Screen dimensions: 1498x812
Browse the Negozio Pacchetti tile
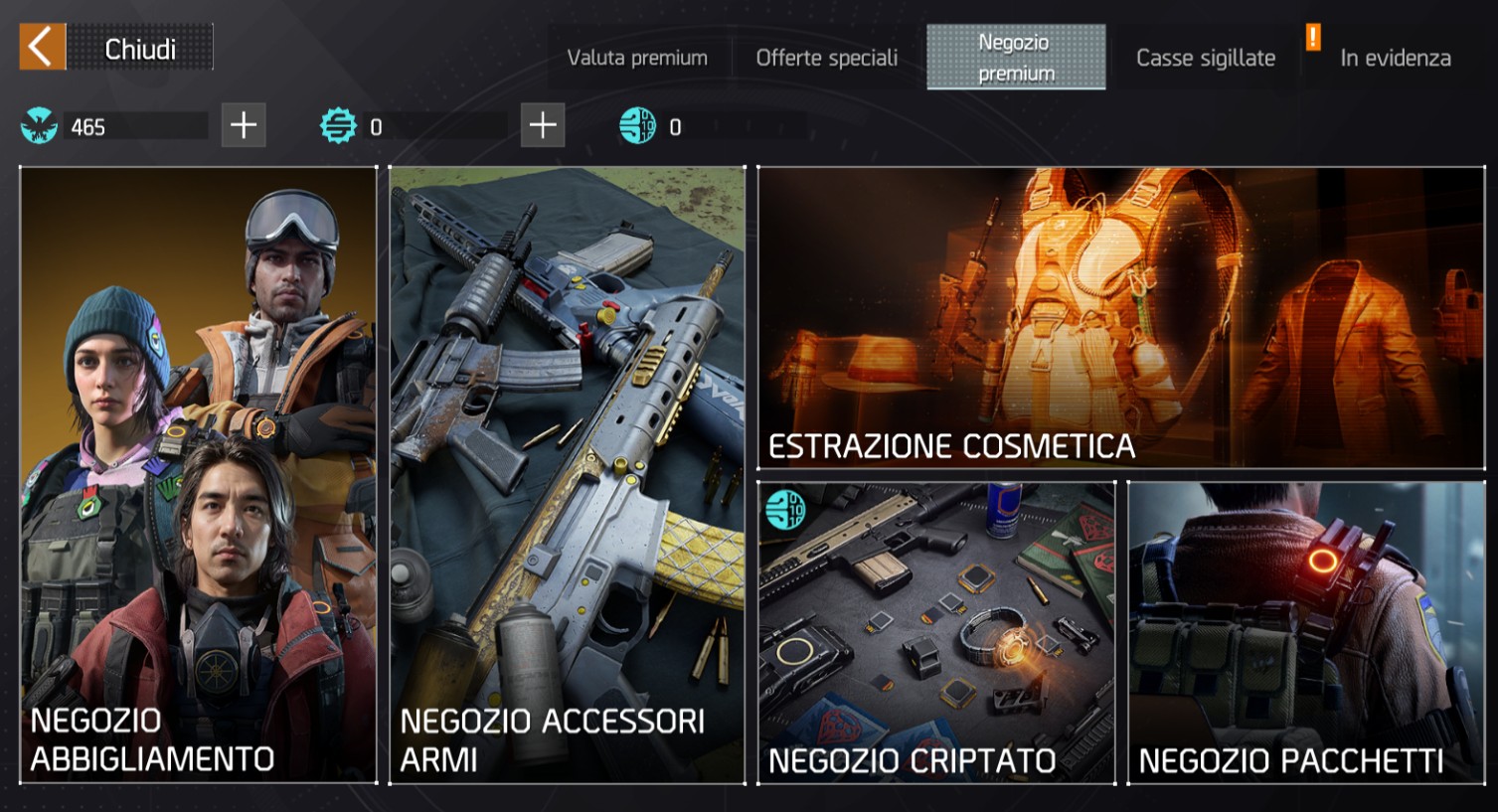1306,632
